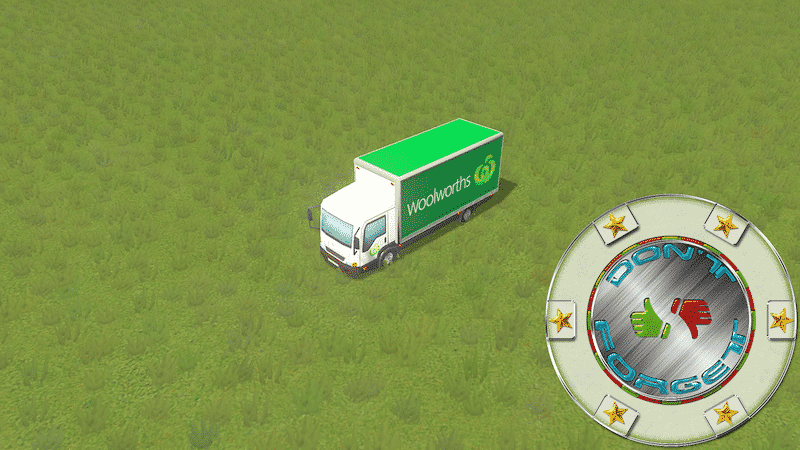
Task: Click the green thumbs-up icon
Action: click(649, 320)
